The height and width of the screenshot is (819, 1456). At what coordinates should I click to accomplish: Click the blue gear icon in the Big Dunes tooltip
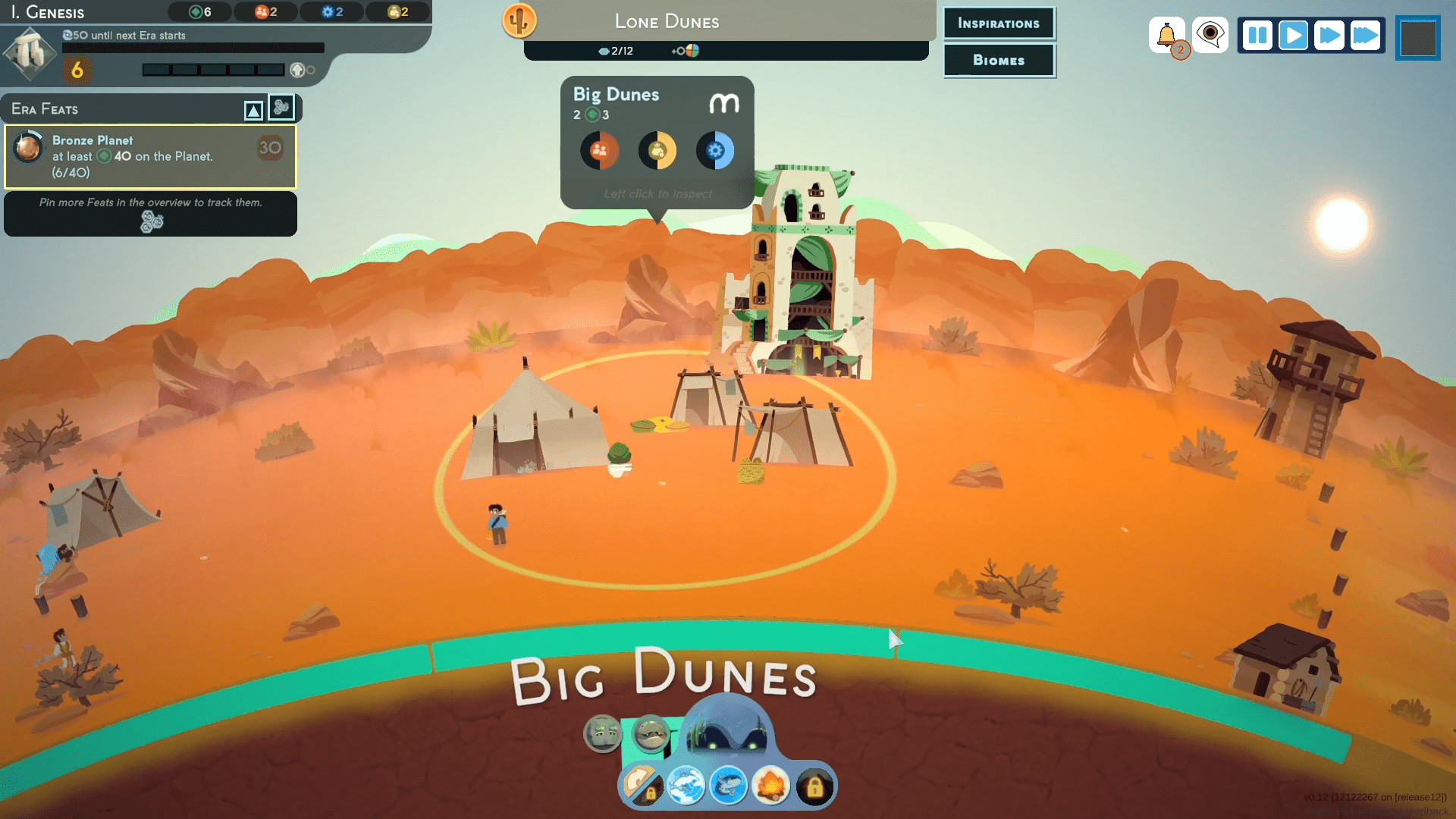[715, 150]
